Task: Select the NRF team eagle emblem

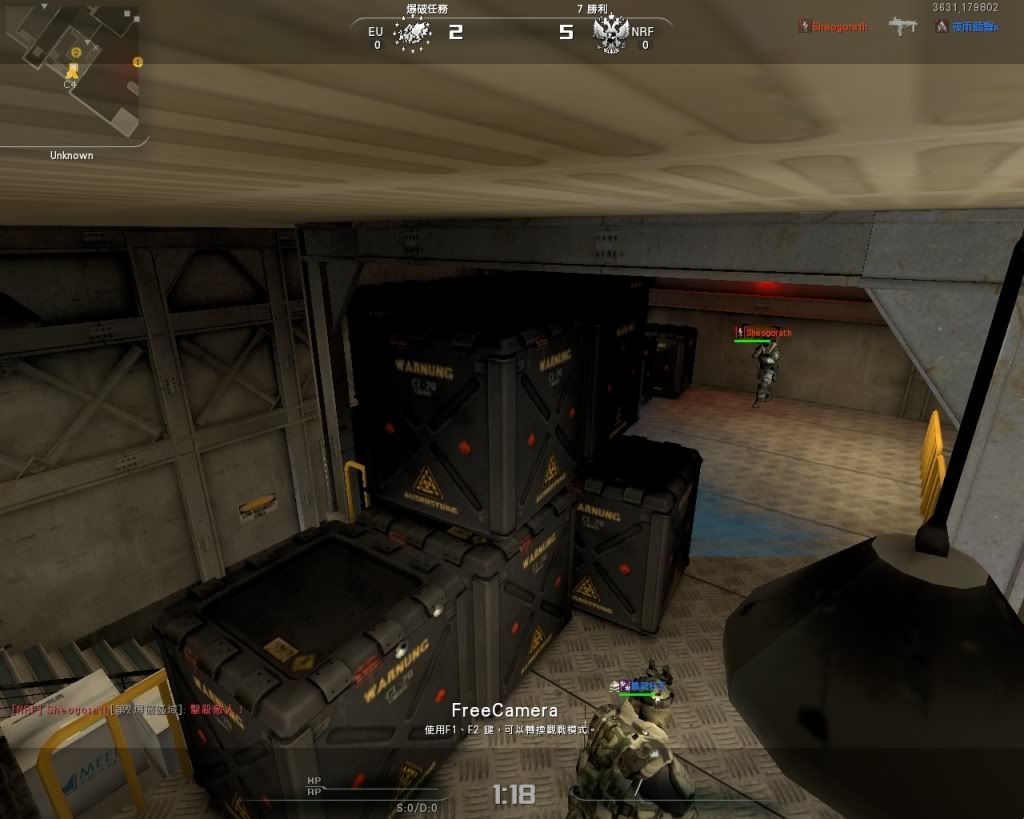Action: click(x=609, y=35)
